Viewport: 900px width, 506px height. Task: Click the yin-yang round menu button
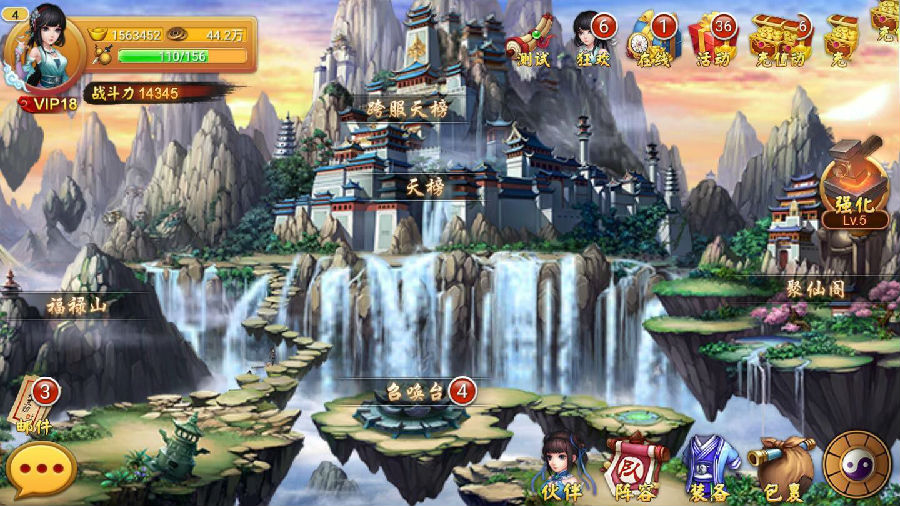[857, 464]
